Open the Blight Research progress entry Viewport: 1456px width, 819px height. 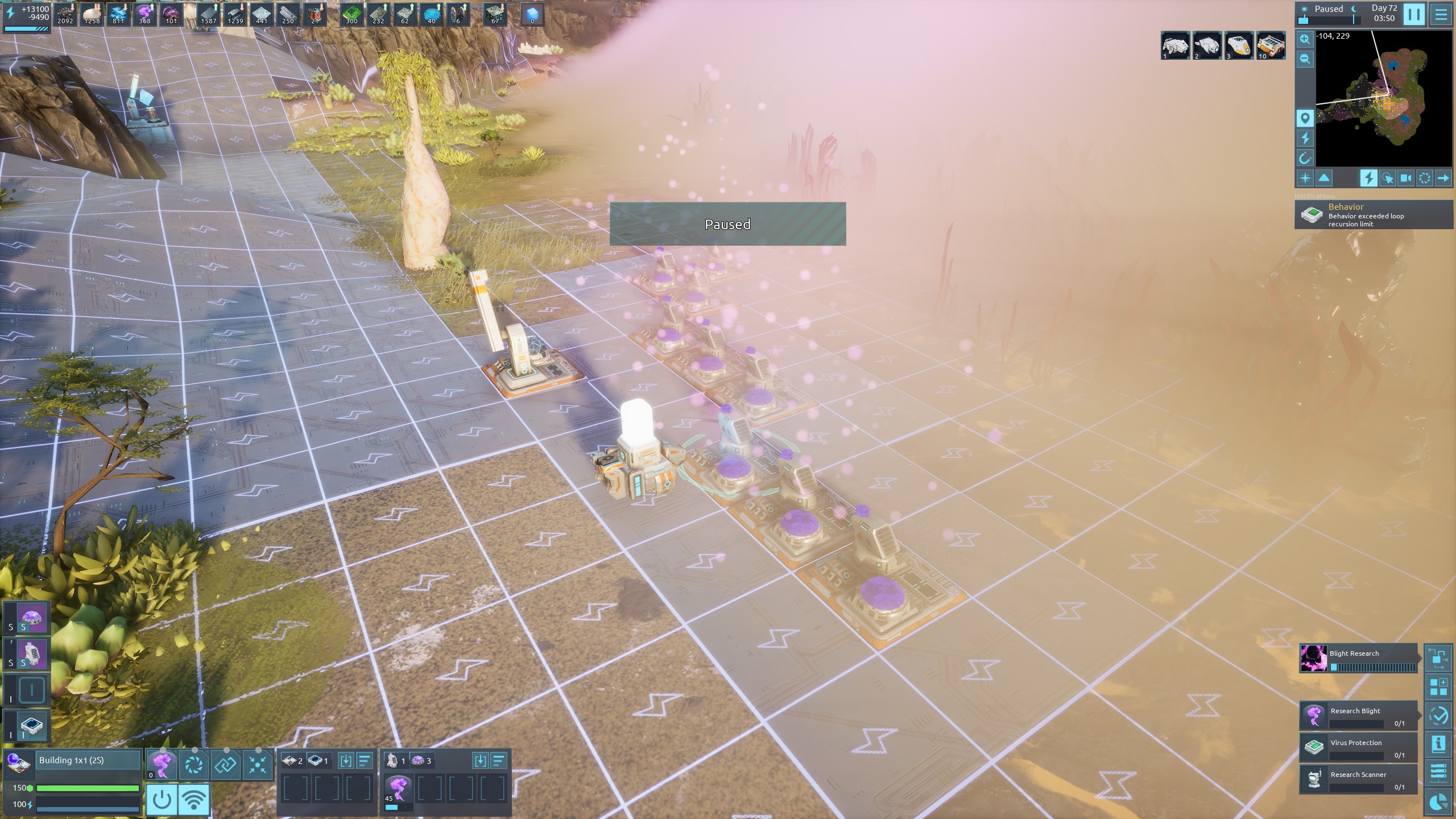point(1358,659)
